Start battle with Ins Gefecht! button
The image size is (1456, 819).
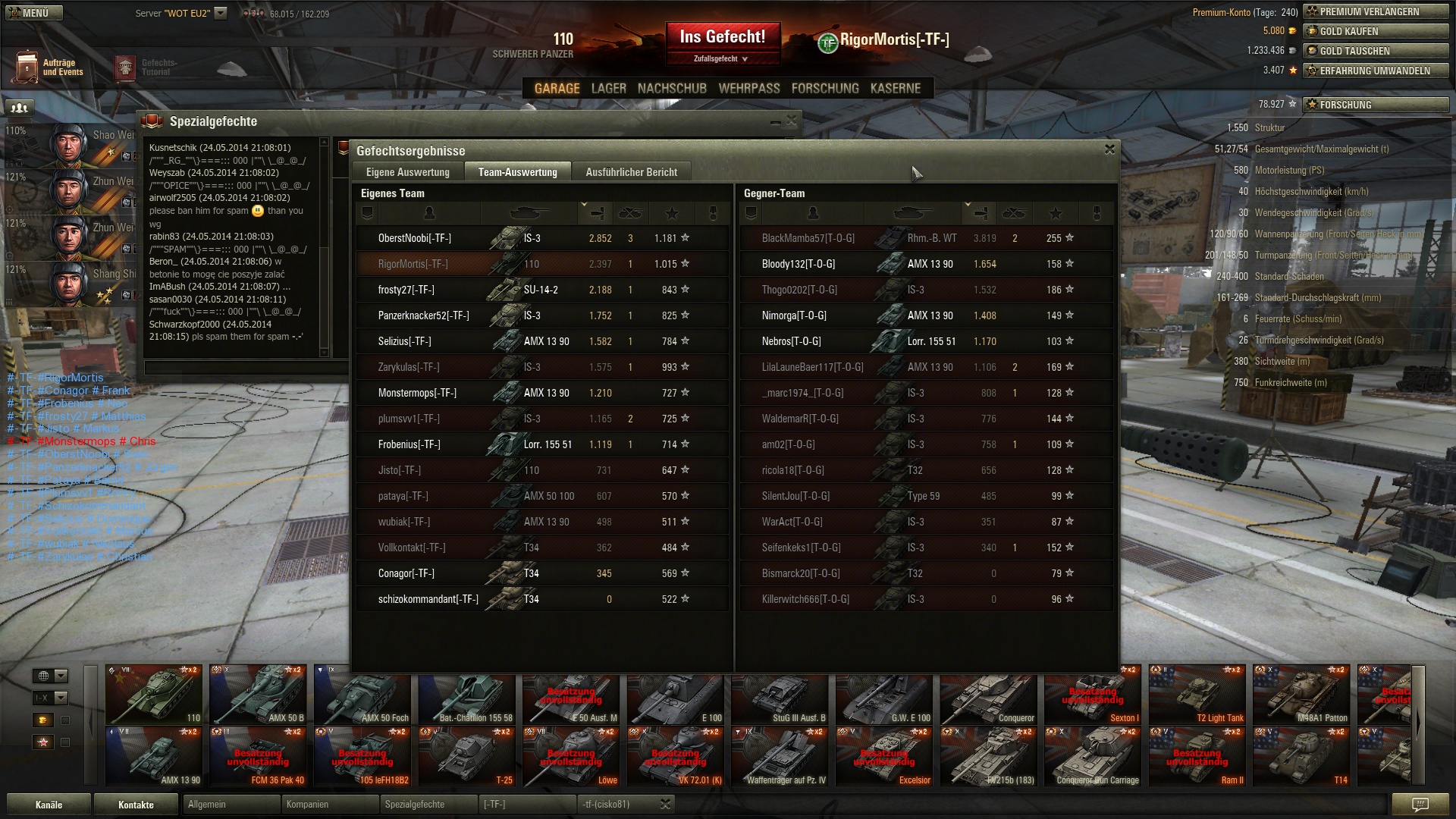click(722, 38)
